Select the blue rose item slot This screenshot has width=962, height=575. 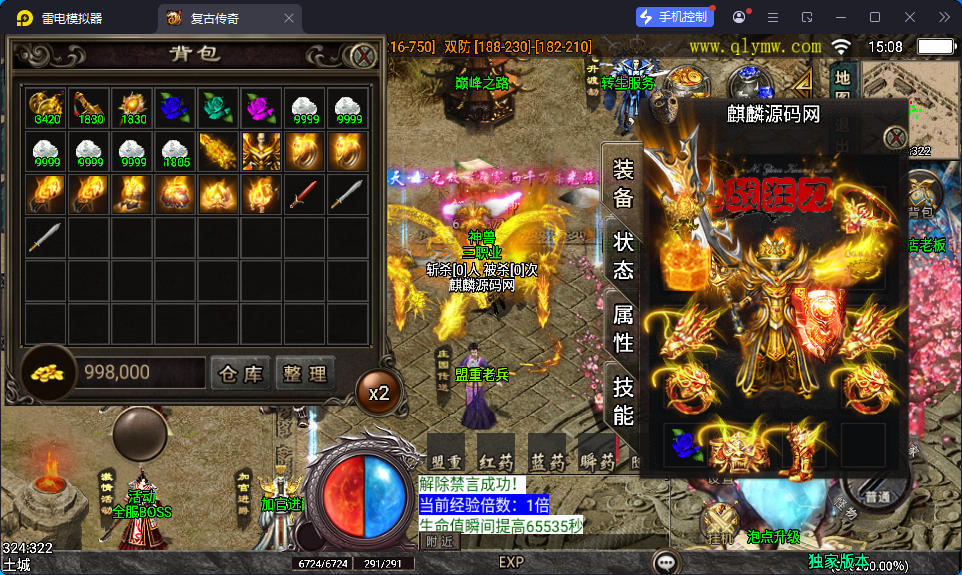[174, 107]
